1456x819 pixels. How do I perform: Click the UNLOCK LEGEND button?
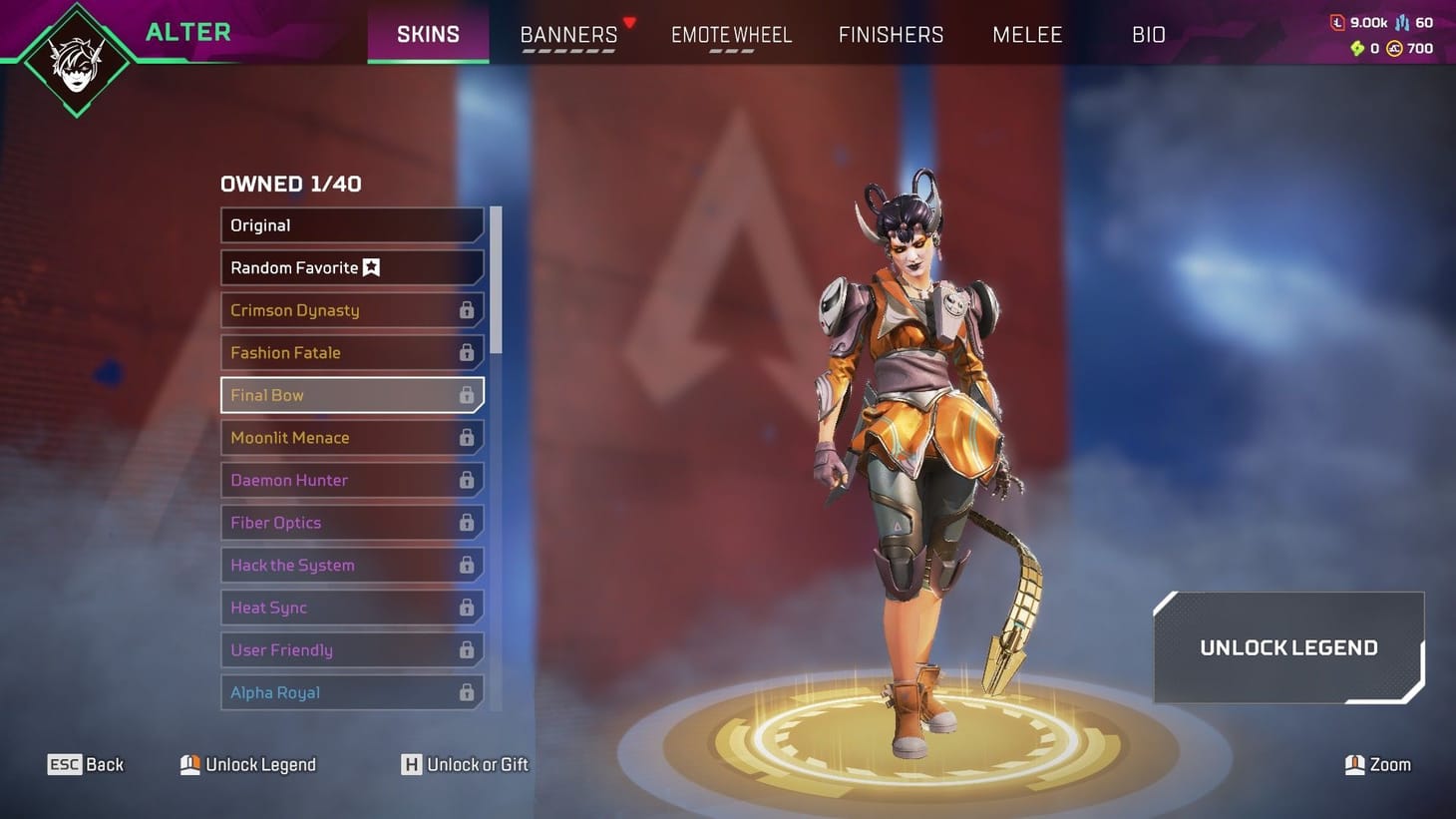point(1287,647)
